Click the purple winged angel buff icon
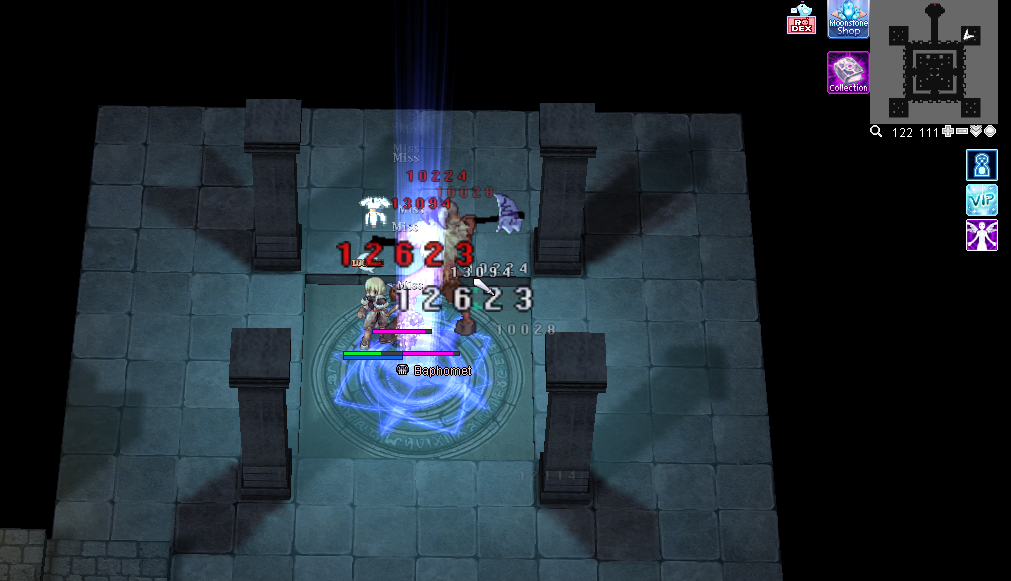The width and height of the screenshot is (1011, 581). [x=981, y=235]
